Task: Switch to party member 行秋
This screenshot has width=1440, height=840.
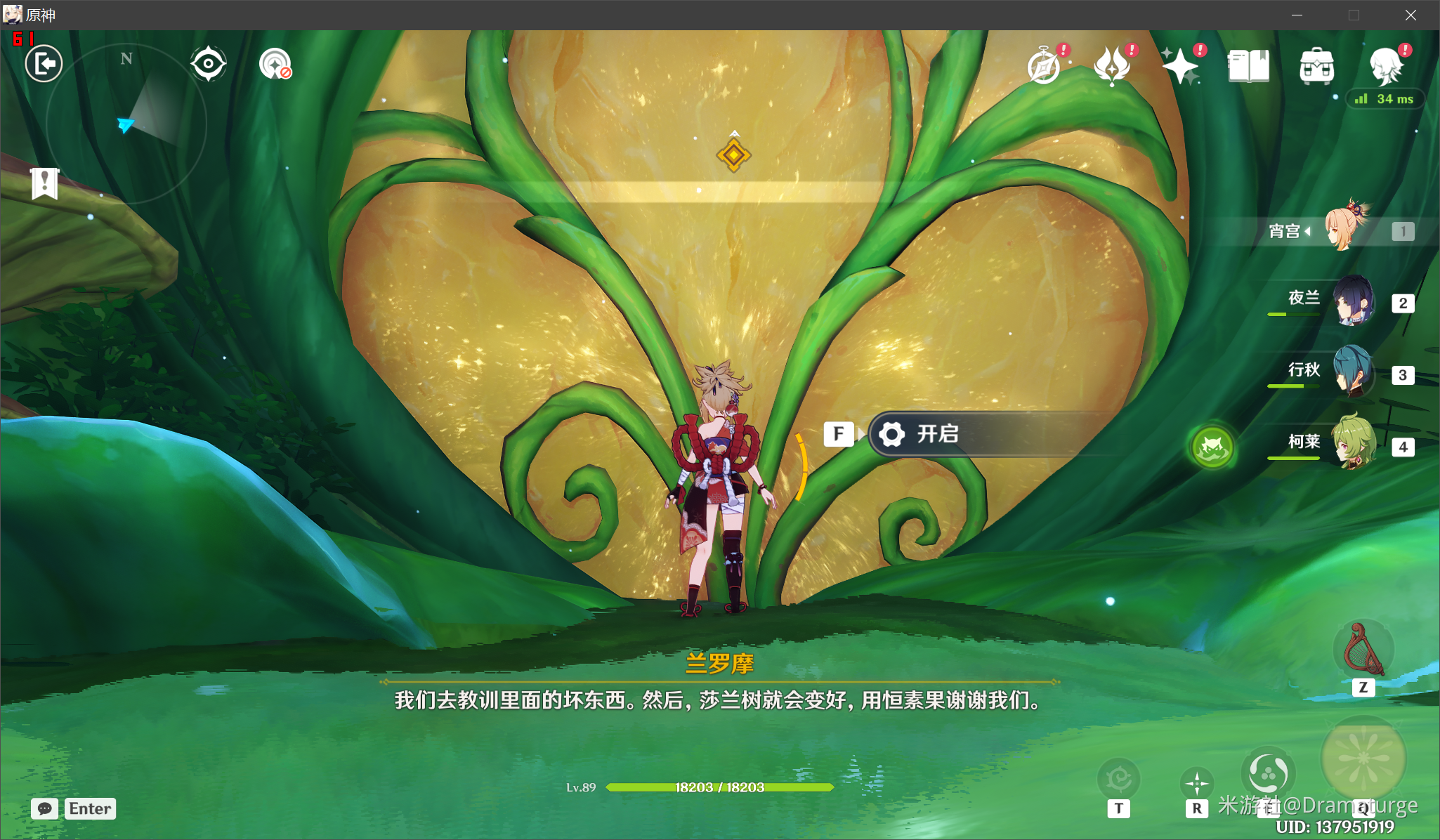Action: click(1353, 372)
